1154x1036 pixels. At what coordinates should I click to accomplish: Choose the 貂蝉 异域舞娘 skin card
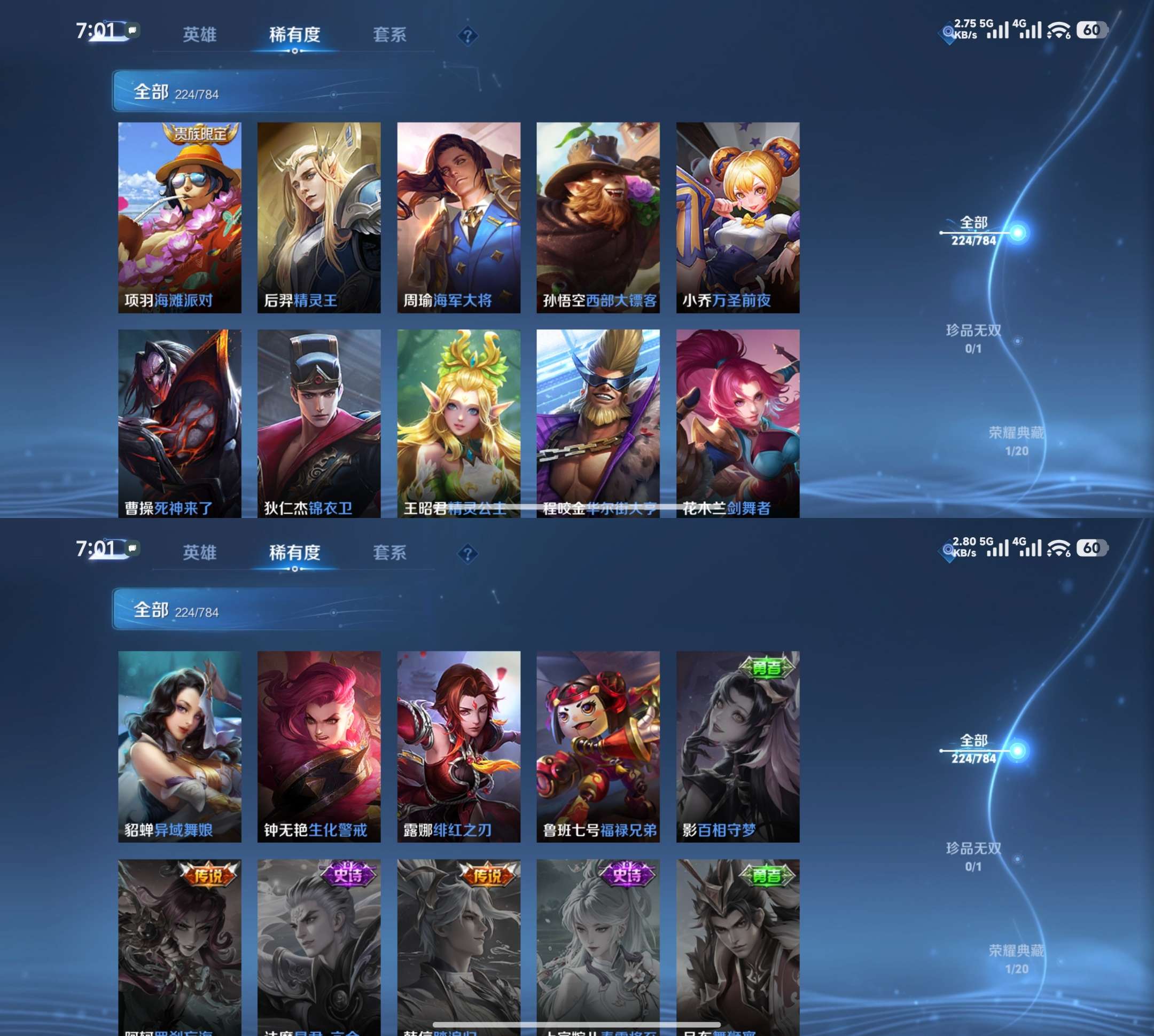click(x=180, y=746)
